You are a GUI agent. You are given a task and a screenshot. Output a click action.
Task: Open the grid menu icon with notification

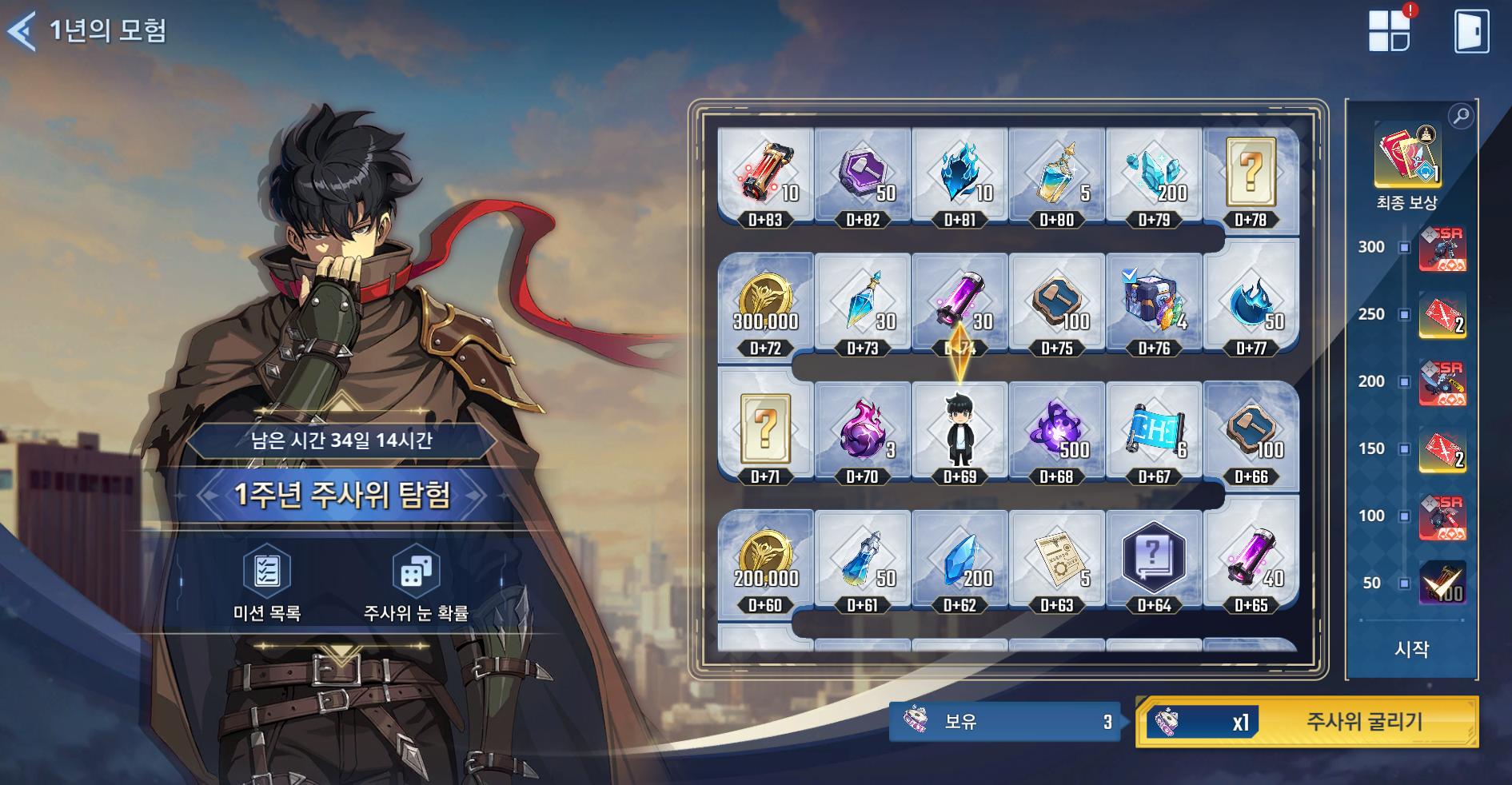(x=1390, y=31)
